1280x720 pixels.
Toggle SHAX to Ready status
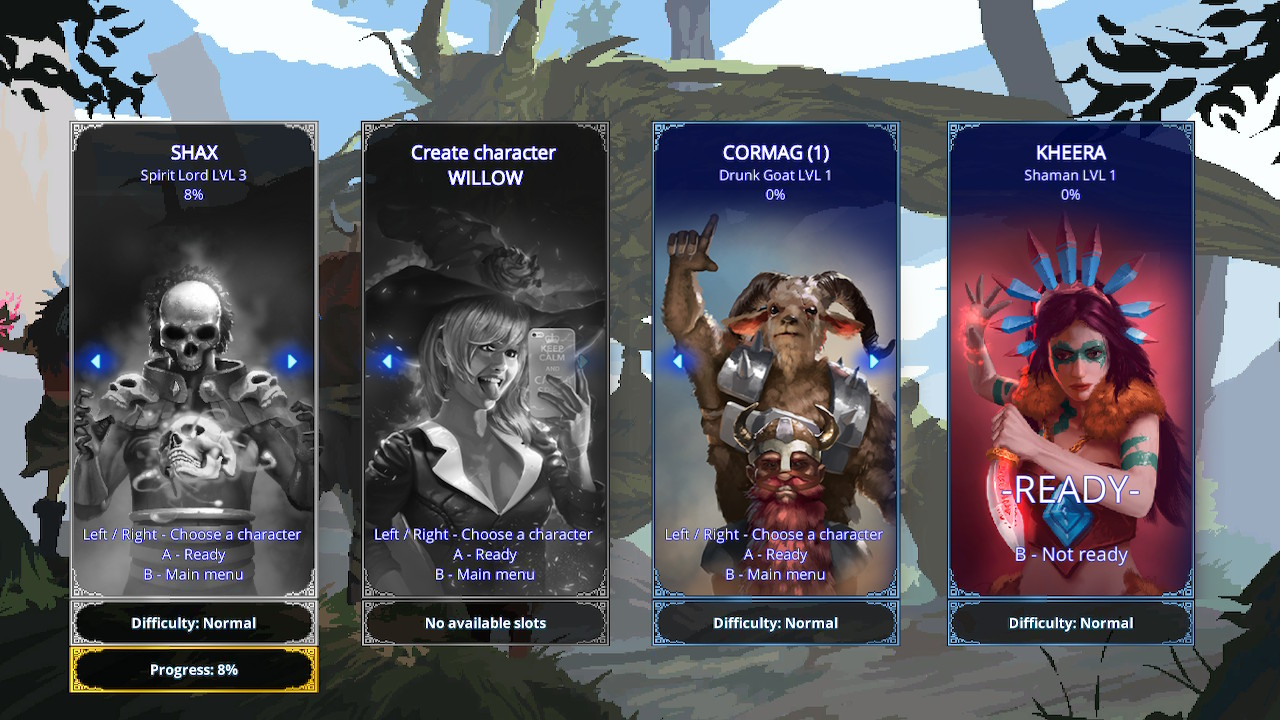(193, 554)
